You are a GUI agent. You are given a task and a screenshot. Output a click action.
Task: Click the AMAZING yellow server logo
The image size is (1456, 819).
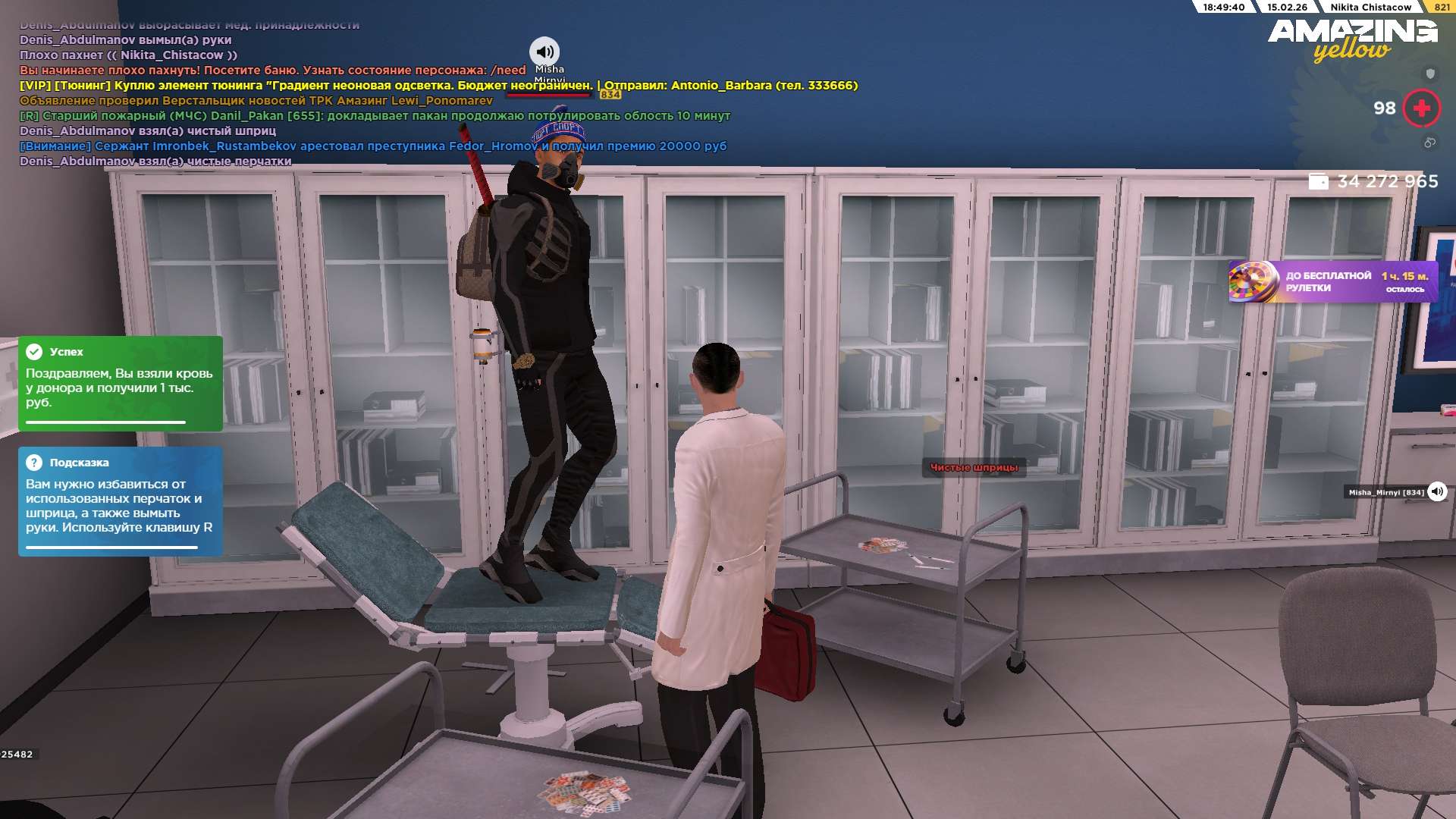pyautogui.click(x=1352, y=39)
